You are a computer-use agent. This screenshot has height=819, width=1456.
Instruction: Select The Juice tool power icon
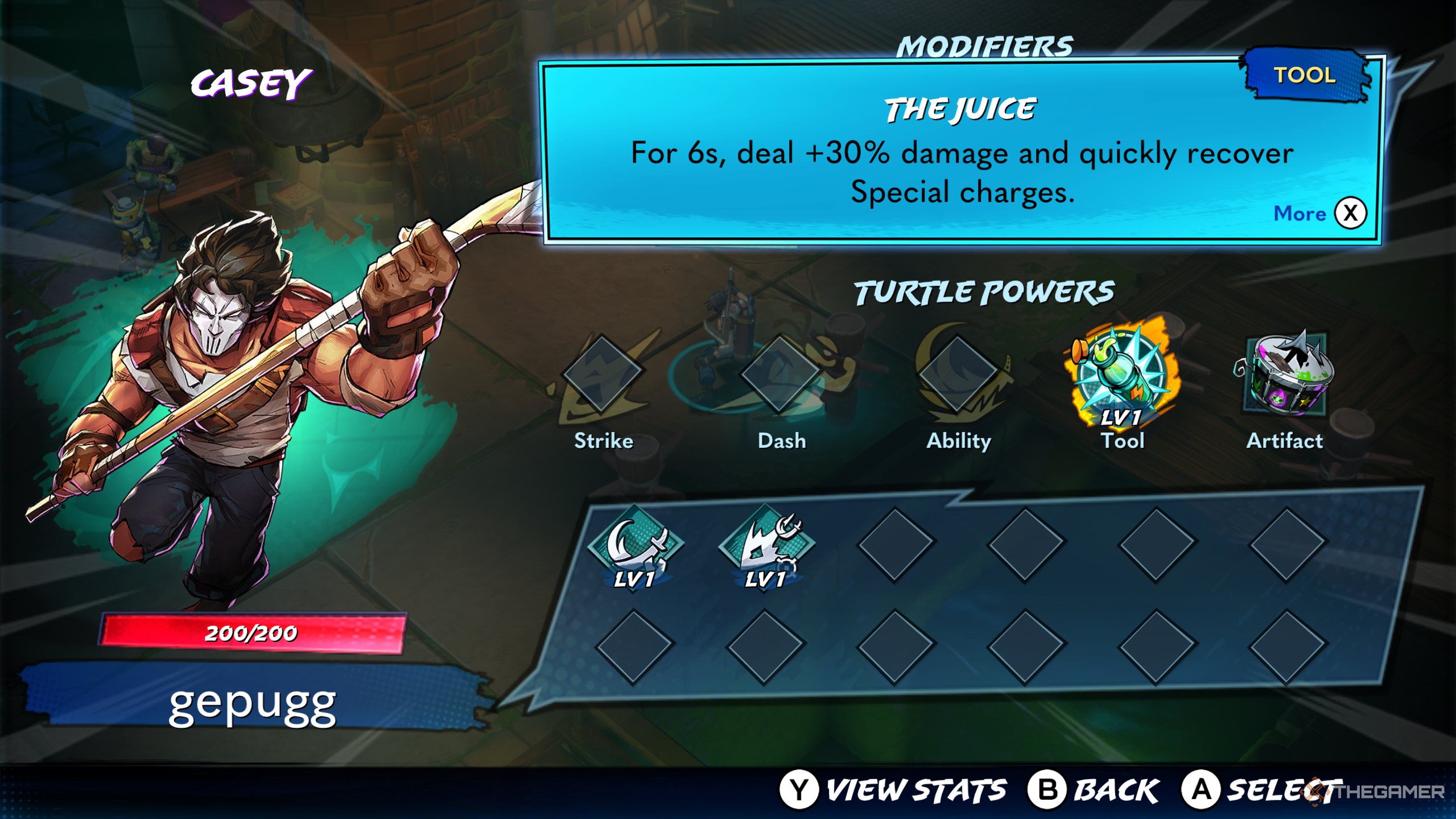click(x=1121, y=376)
